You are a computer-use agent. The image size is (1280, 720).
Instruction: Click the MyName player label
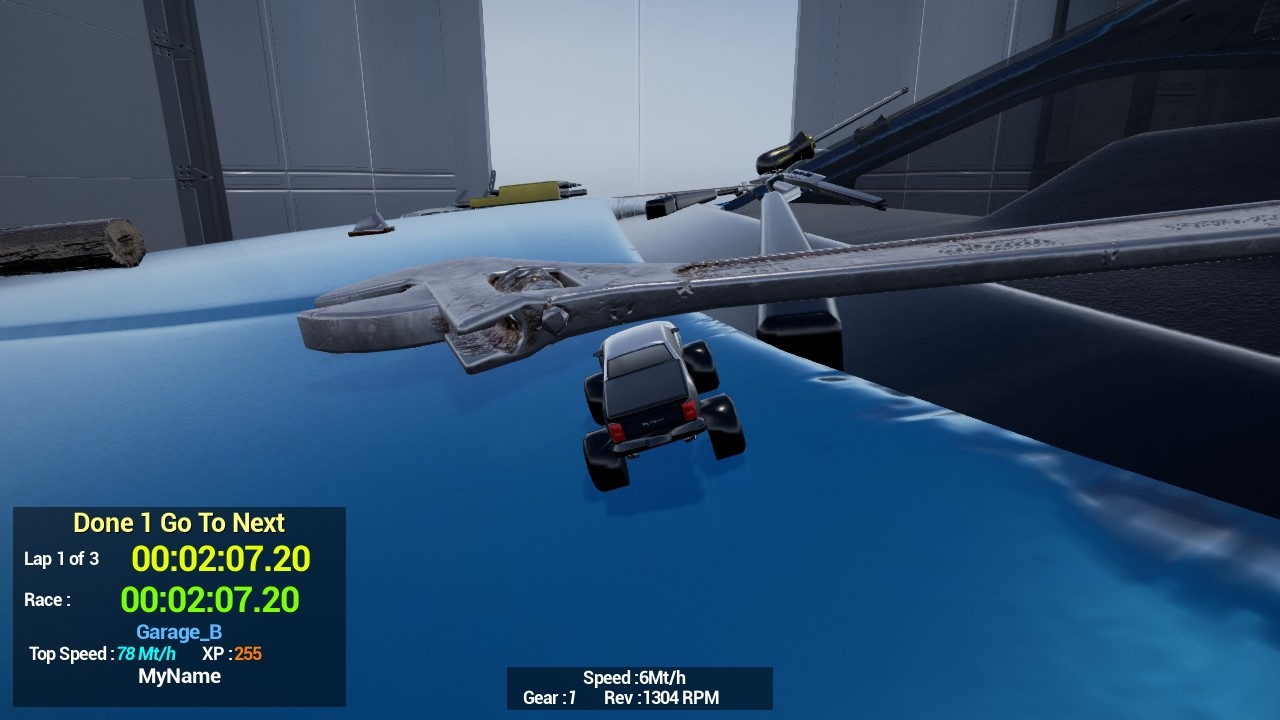(x=180, y=676)
